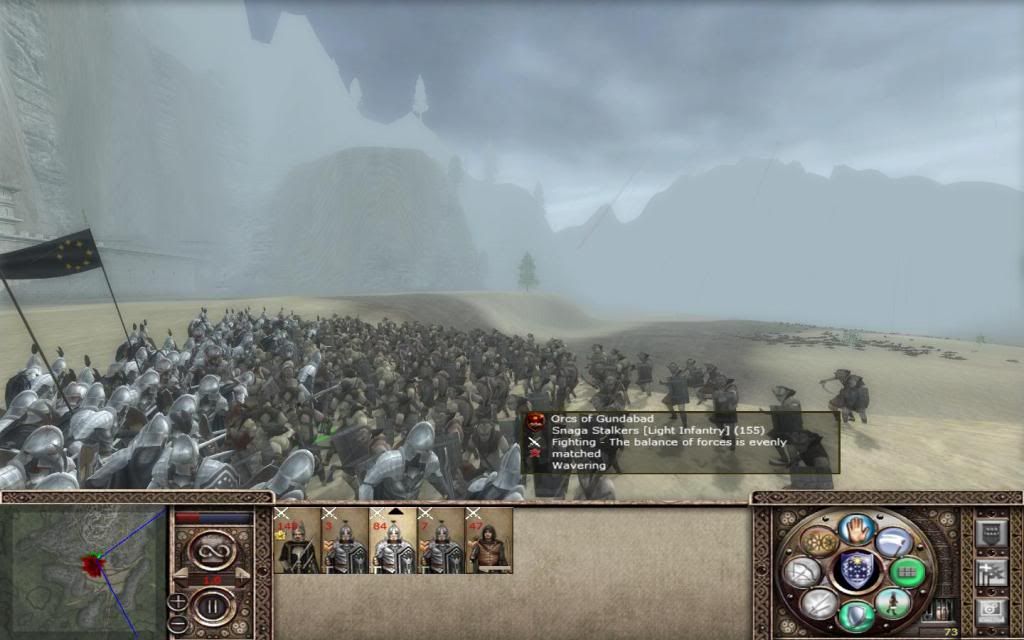Toggle guard mode with green shield icon
1024x640 pixels.
[x=856, y=614]
